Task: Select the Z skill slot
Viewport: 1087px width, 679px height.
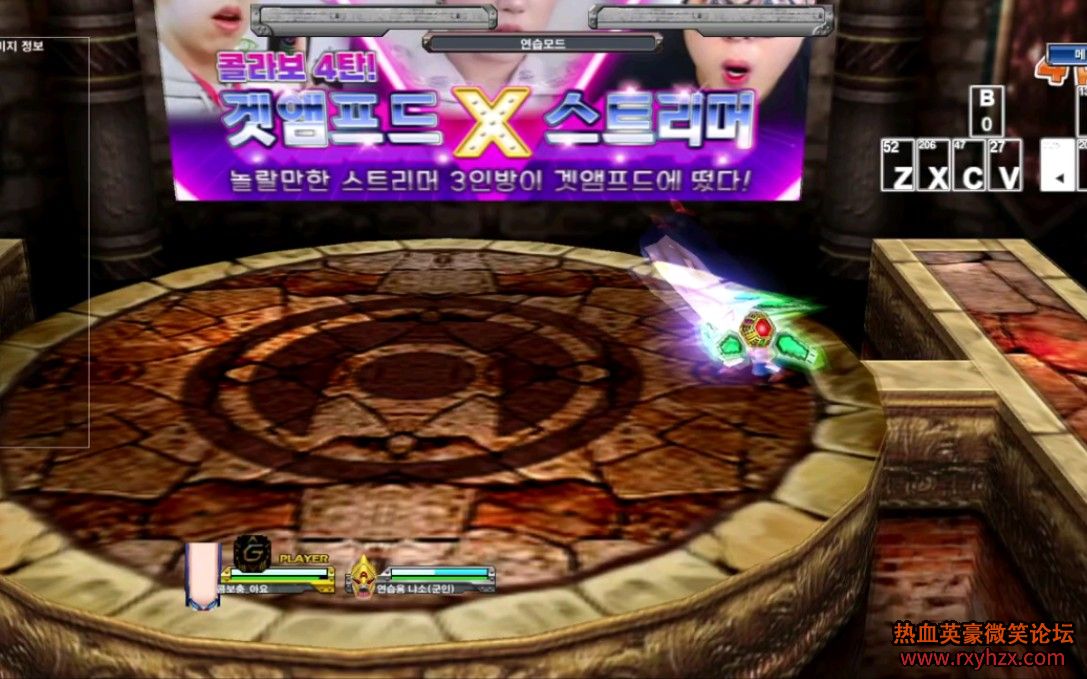Action: point(898,165)
